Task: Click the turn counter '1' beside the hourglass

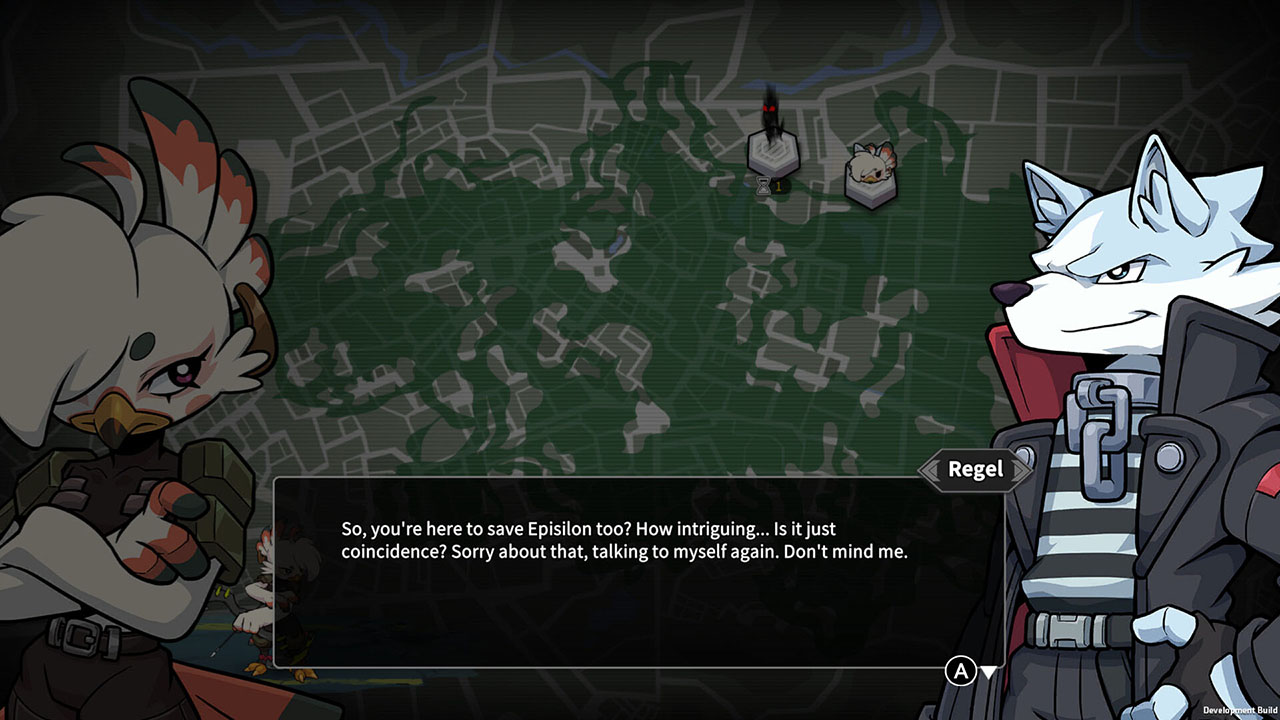Action: [x=778, y=184]
